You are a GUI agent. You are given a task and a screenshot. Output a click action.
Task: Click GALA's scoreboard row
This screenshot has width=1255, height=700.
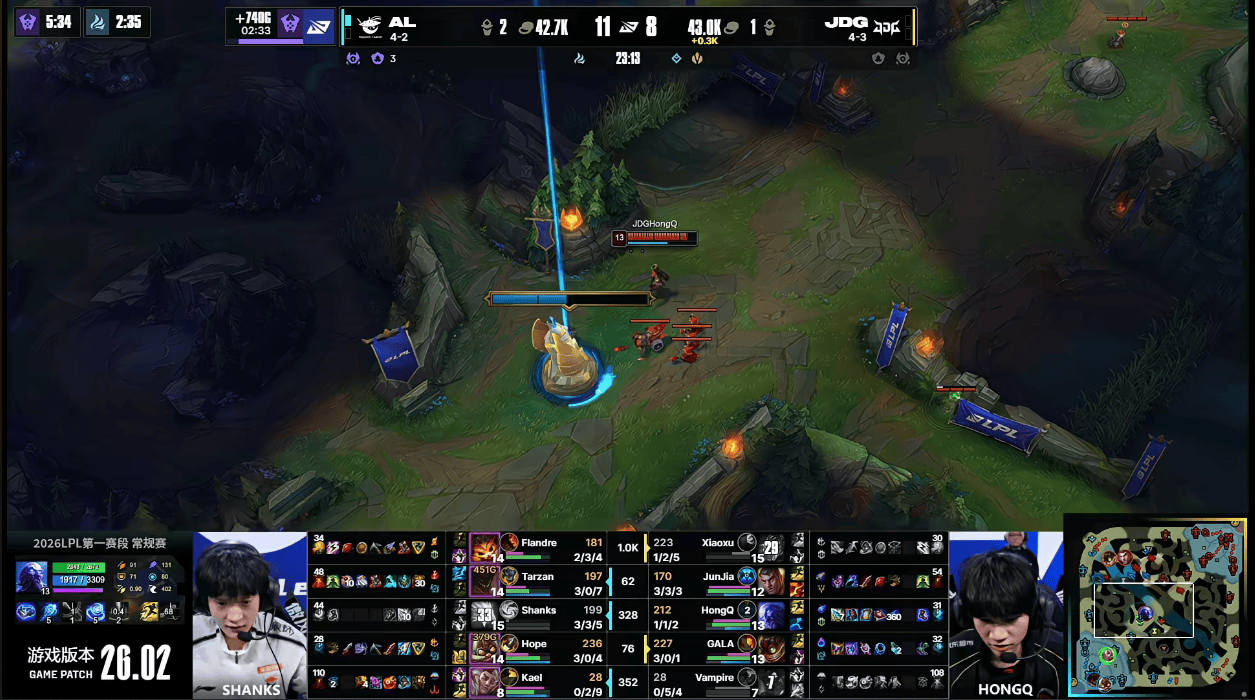(x=722, y=648)
